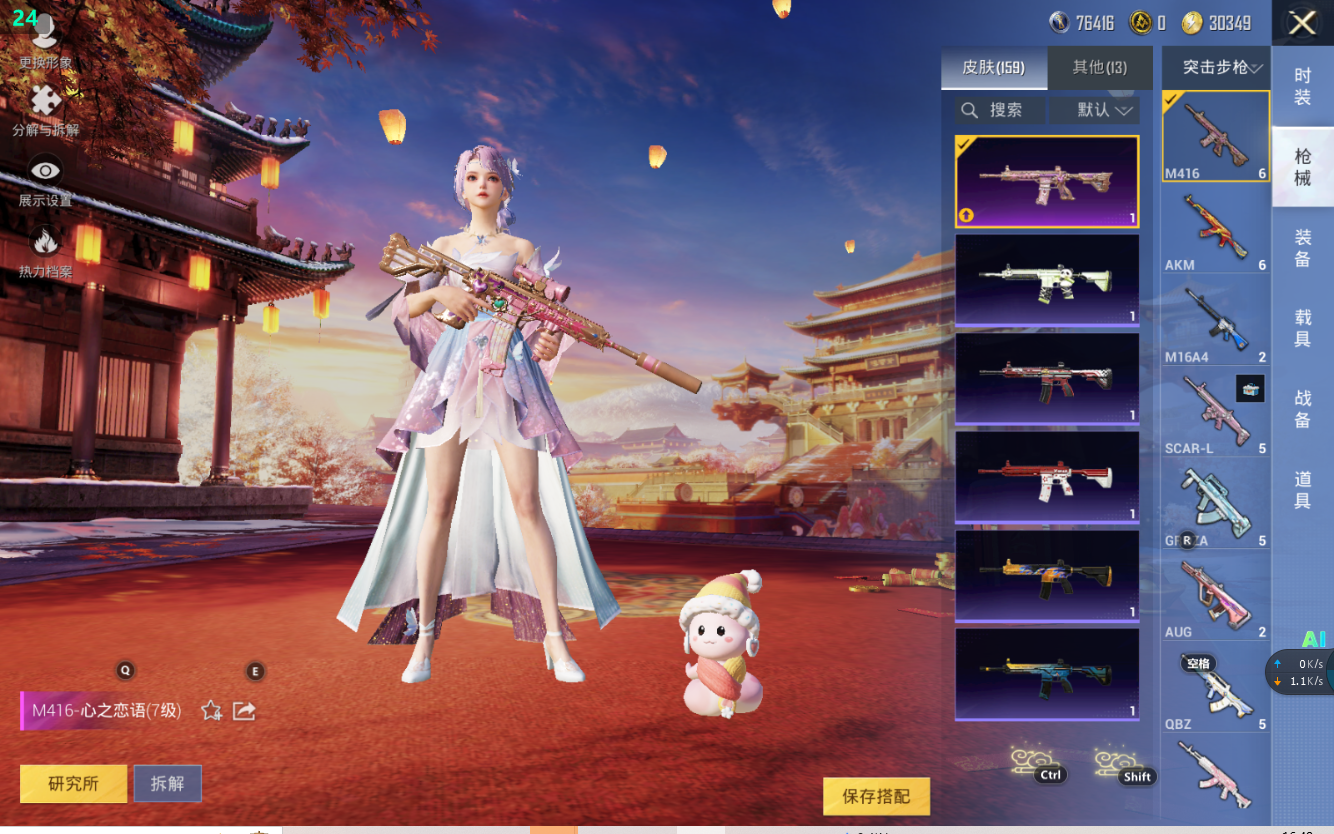
Task: Share the M416 skin via arrow icon
Action: (x=244, y=711)
